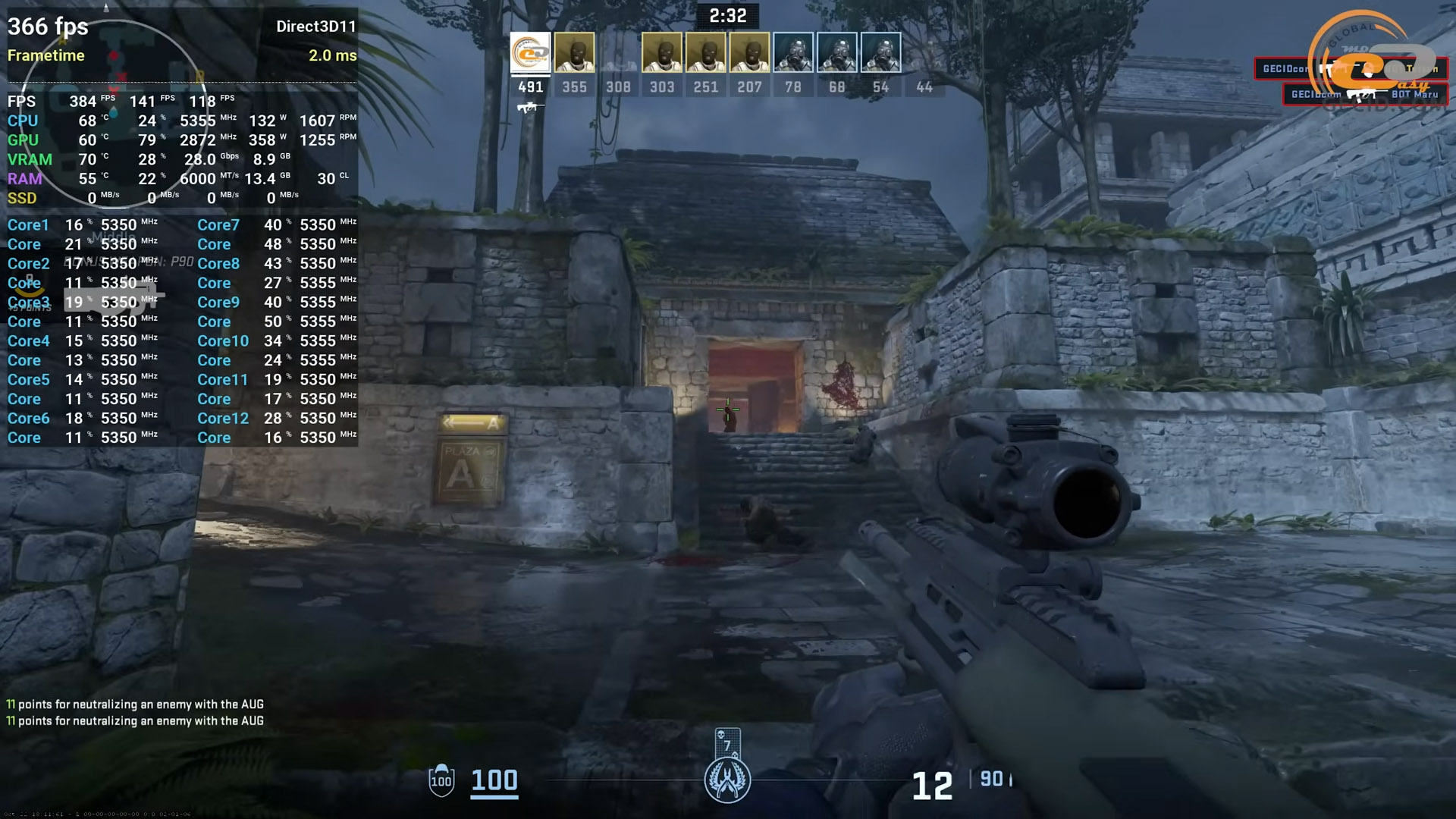Click the player portrait scoring 207
The image size is (1456, 819).
(749, 53)
